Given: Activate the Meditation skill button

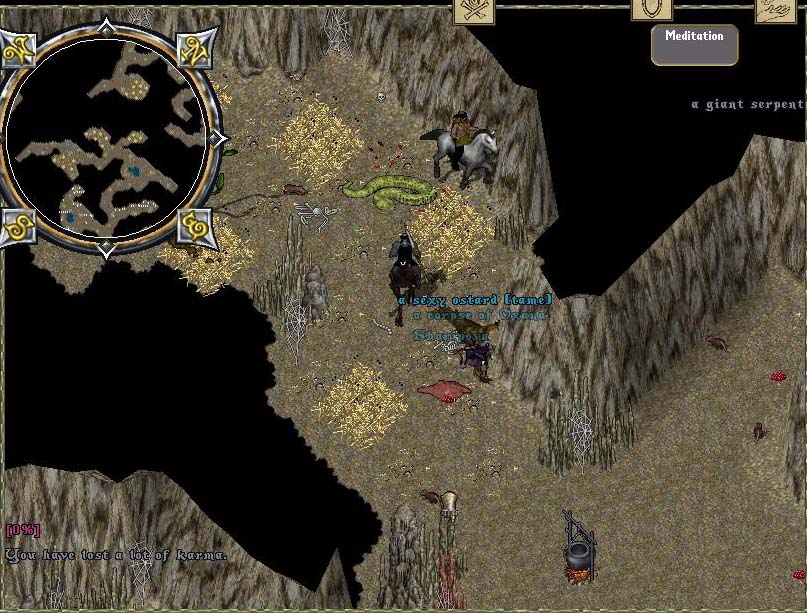Looking at the screenshot, I should [x=694, y=44].
